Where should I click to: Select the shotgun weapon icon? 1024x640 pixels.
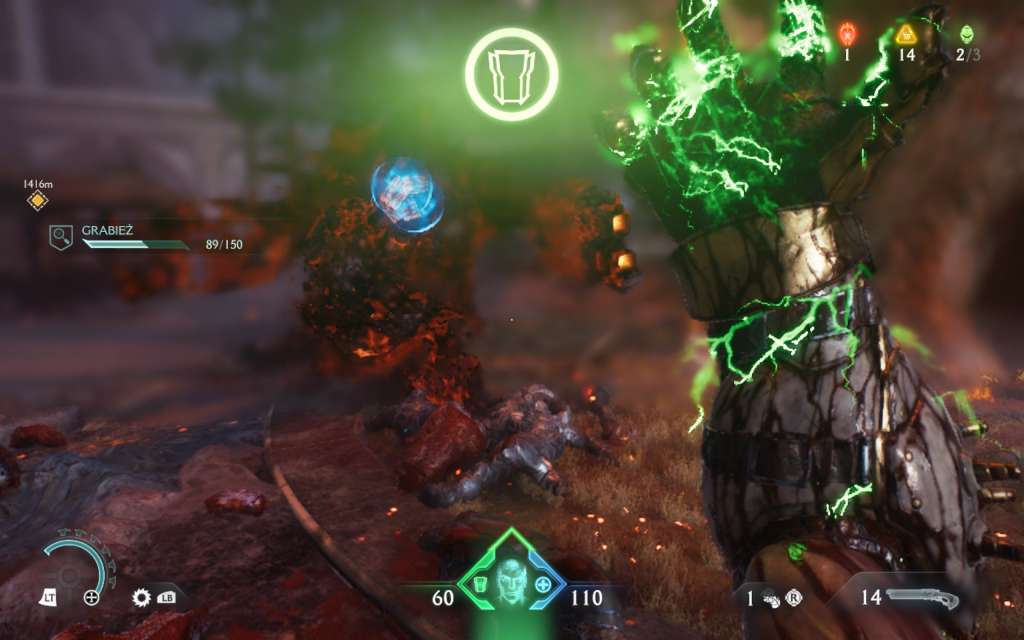point(923,598)
